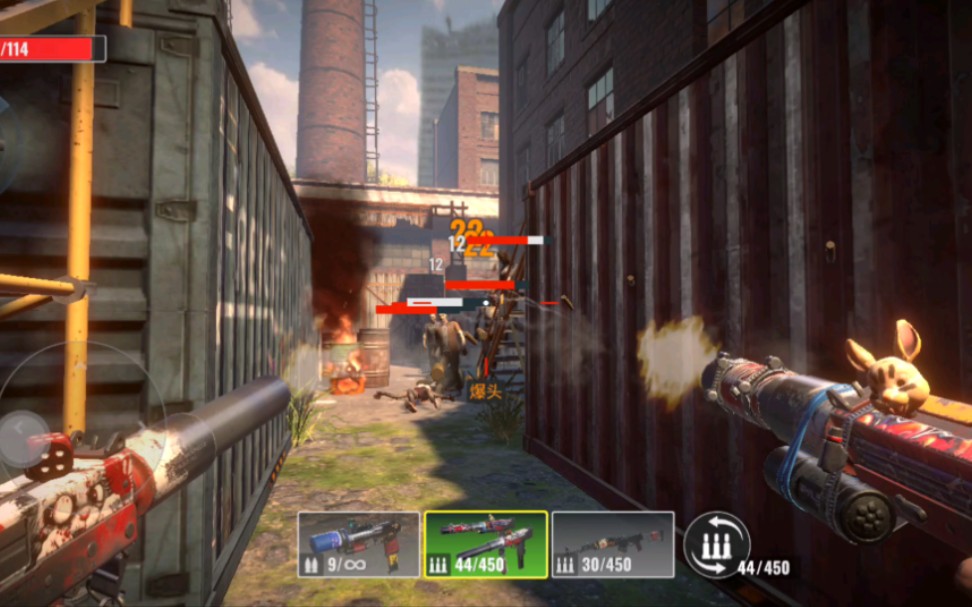Equip the rifle with 30/450 ammo

click(613, 545)
